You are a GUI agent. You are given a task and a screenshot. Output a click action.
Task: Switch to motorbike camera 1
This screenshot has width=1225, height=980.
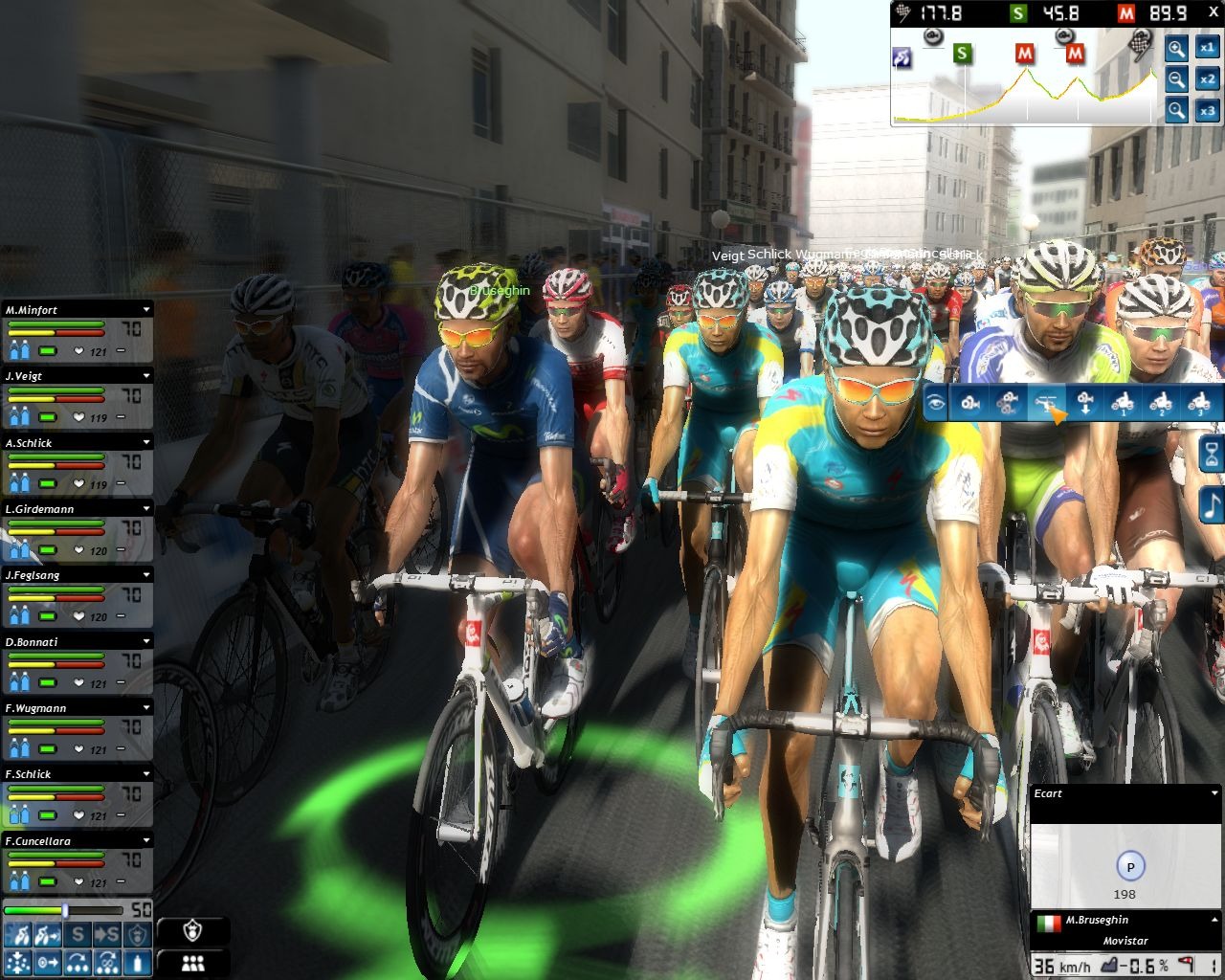click(1123, 403)
